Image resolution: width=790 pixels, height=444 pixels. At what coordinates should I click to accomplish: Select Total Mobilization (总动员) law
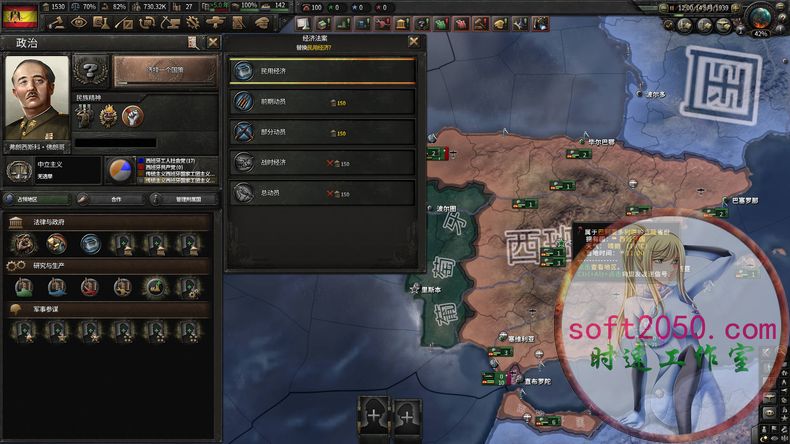[322, 192]
